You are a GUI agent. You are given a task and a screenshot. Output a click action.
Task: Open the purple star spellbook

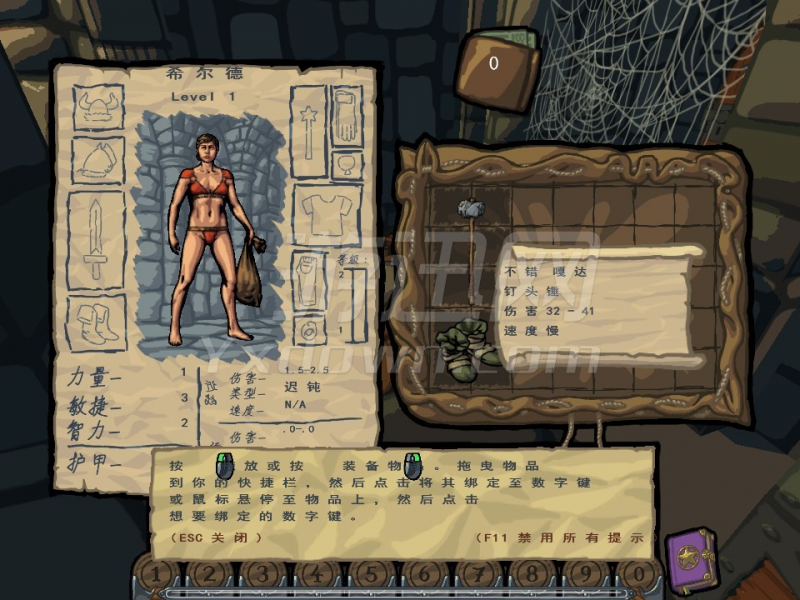tap(691, 555)
